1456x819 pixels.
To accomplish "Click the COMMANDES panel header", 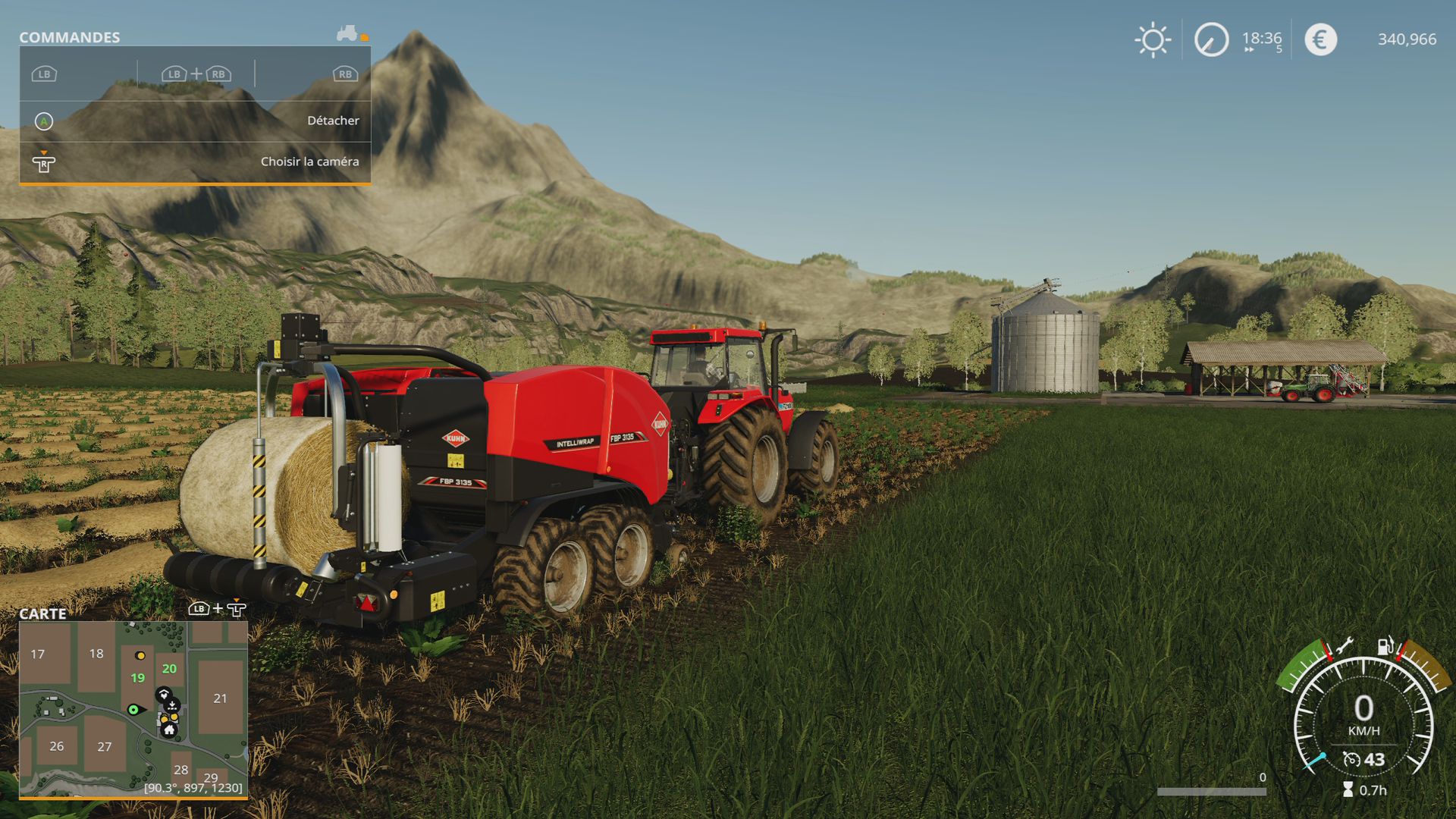I will 70,36.
